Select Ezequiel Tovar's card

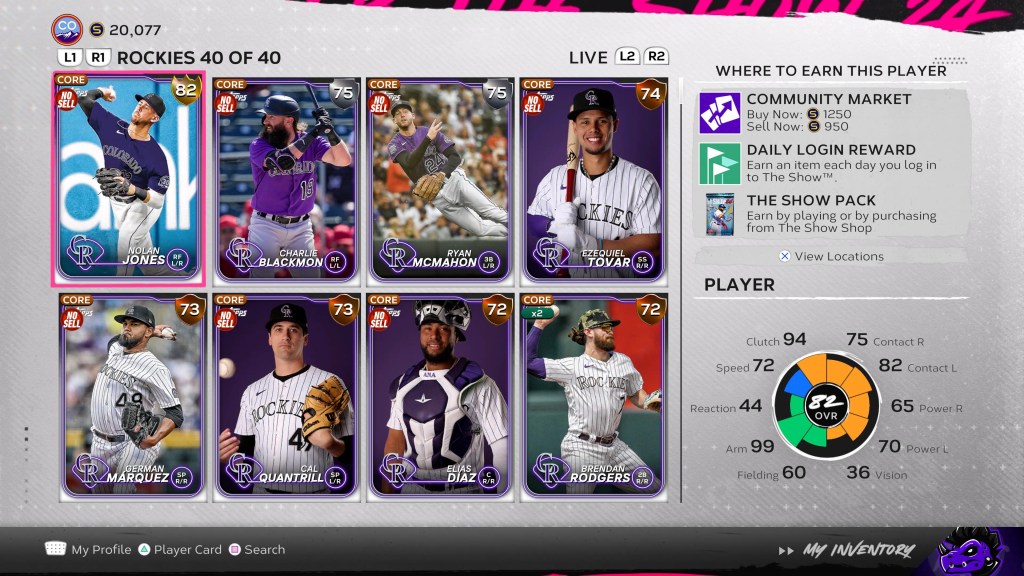(x=594, y=178)
